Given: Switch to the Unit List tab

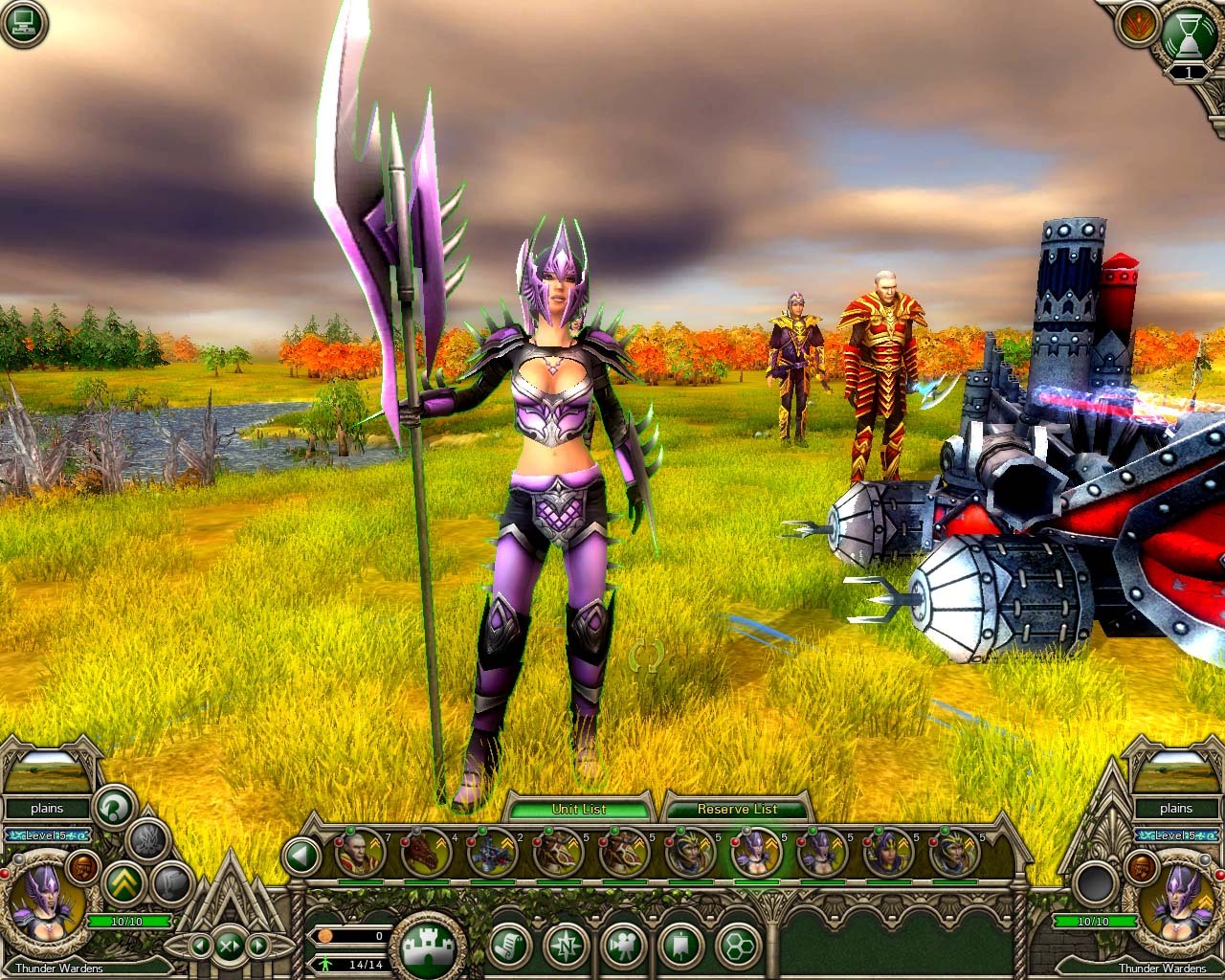Looking at the screenshot, I should [579, 809].
